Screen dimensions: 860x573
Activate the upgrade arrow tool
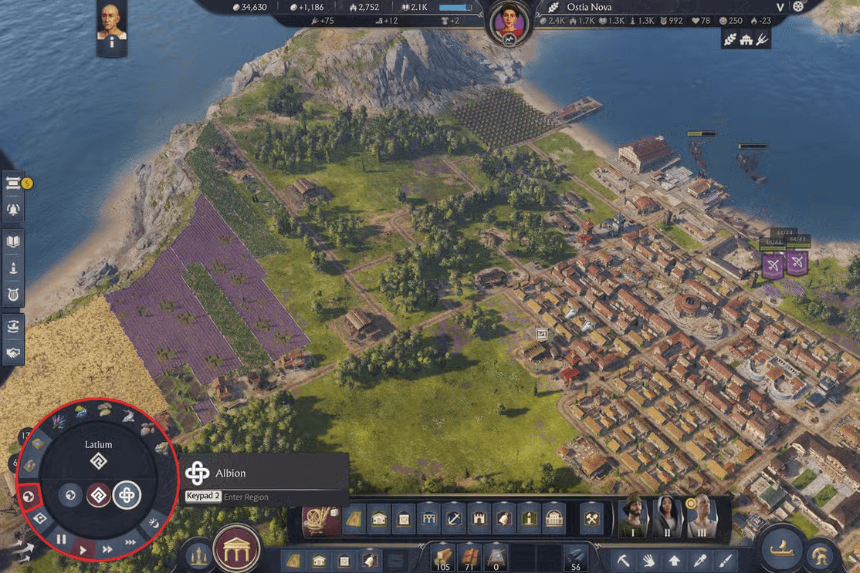tap(674, 561)
